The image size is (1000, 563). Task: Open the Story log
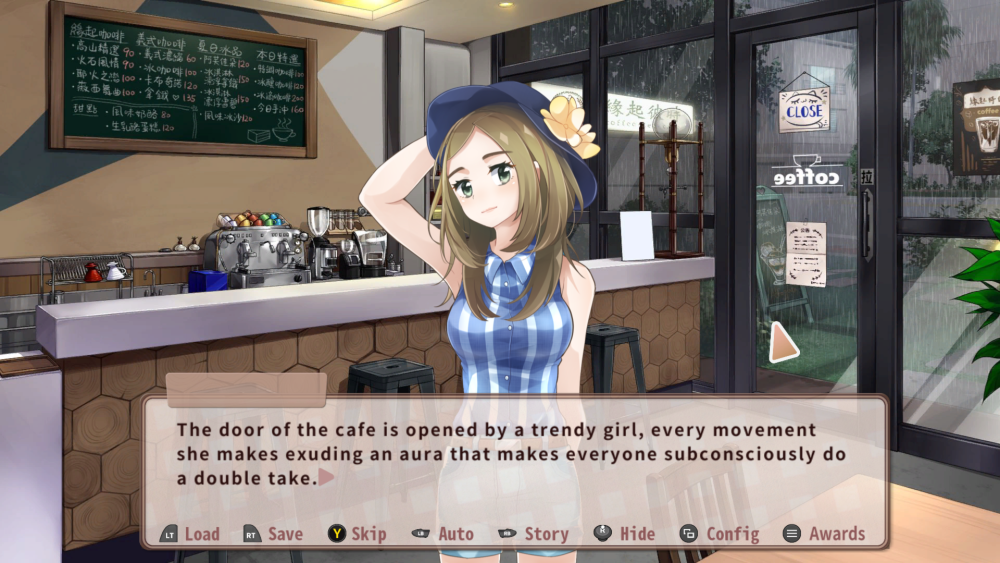[534, 534]
